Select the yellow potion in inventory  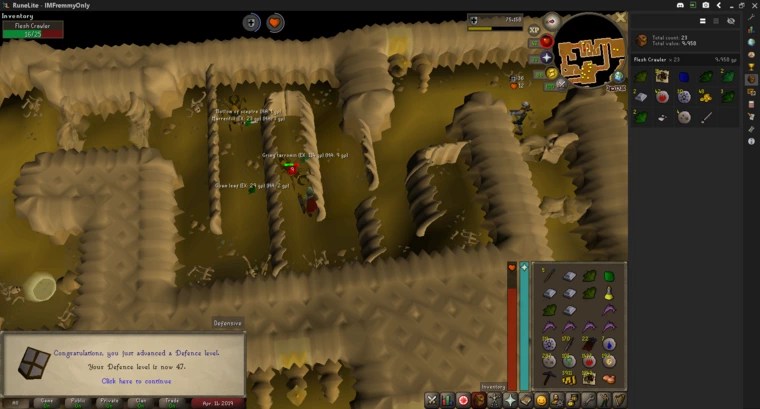click(607, 293)
